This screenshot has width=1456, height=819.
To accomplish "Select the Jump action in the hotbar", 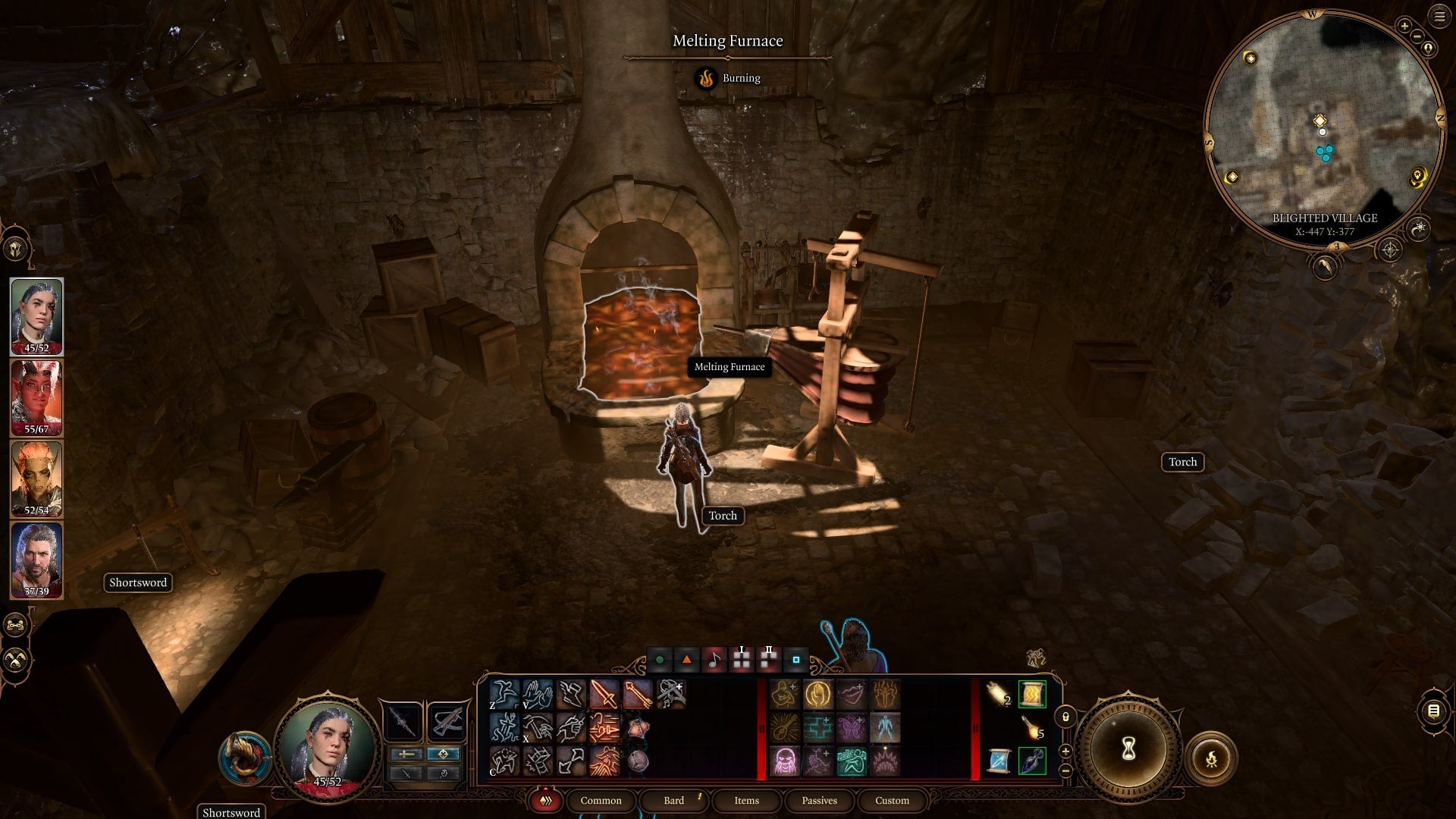I will (x=504, y=692).
